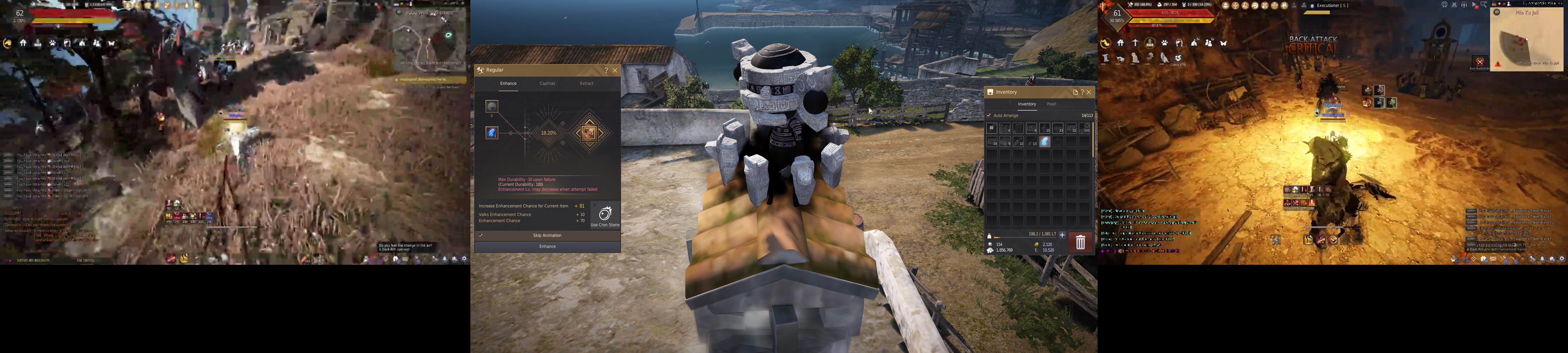Select the target equipment slot in enhancement
The image size is (1568, 353).
[x=588, y=132]
